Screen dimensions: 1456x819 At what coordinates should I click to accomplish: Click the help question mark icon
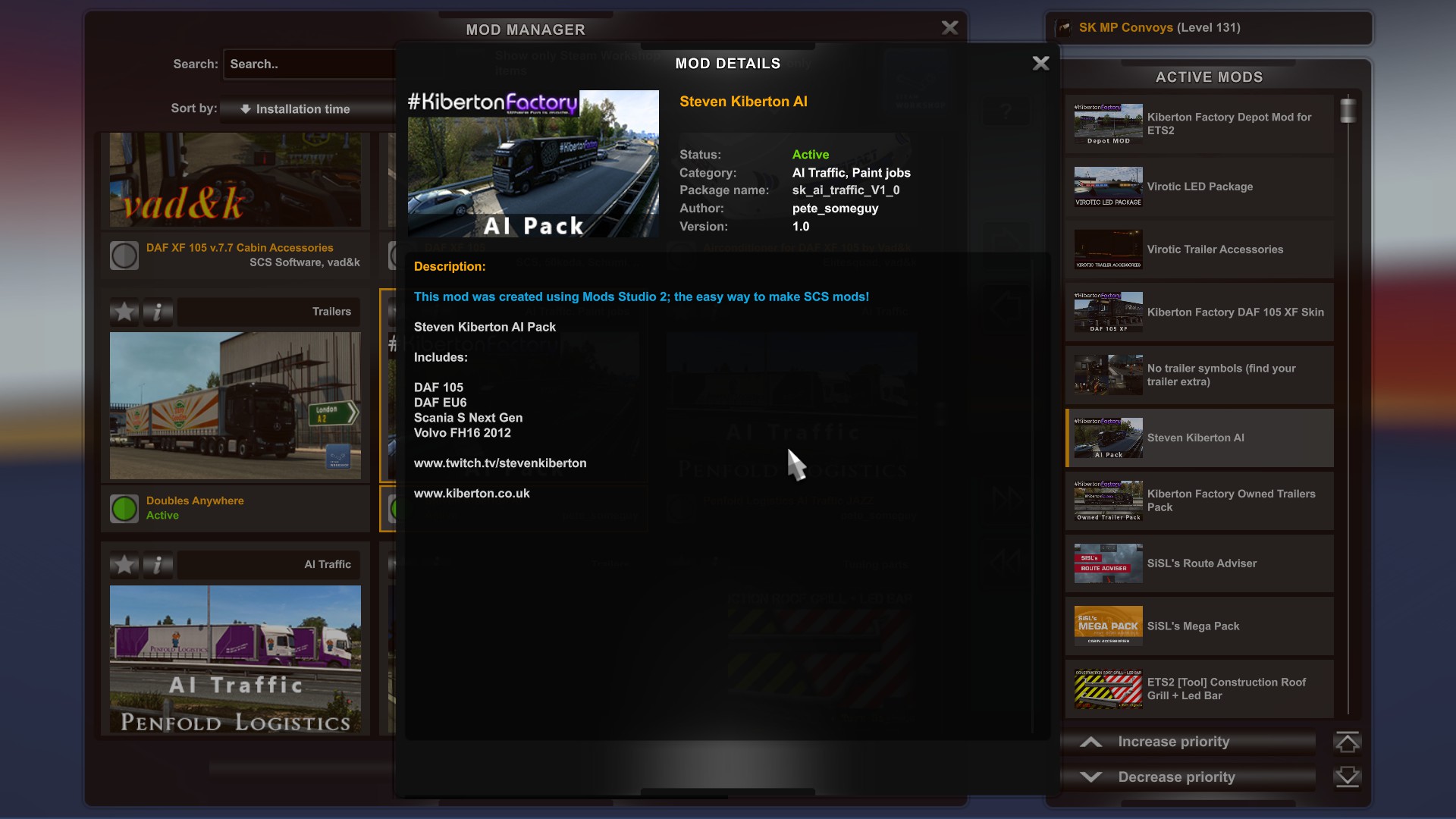[1006, 111]
